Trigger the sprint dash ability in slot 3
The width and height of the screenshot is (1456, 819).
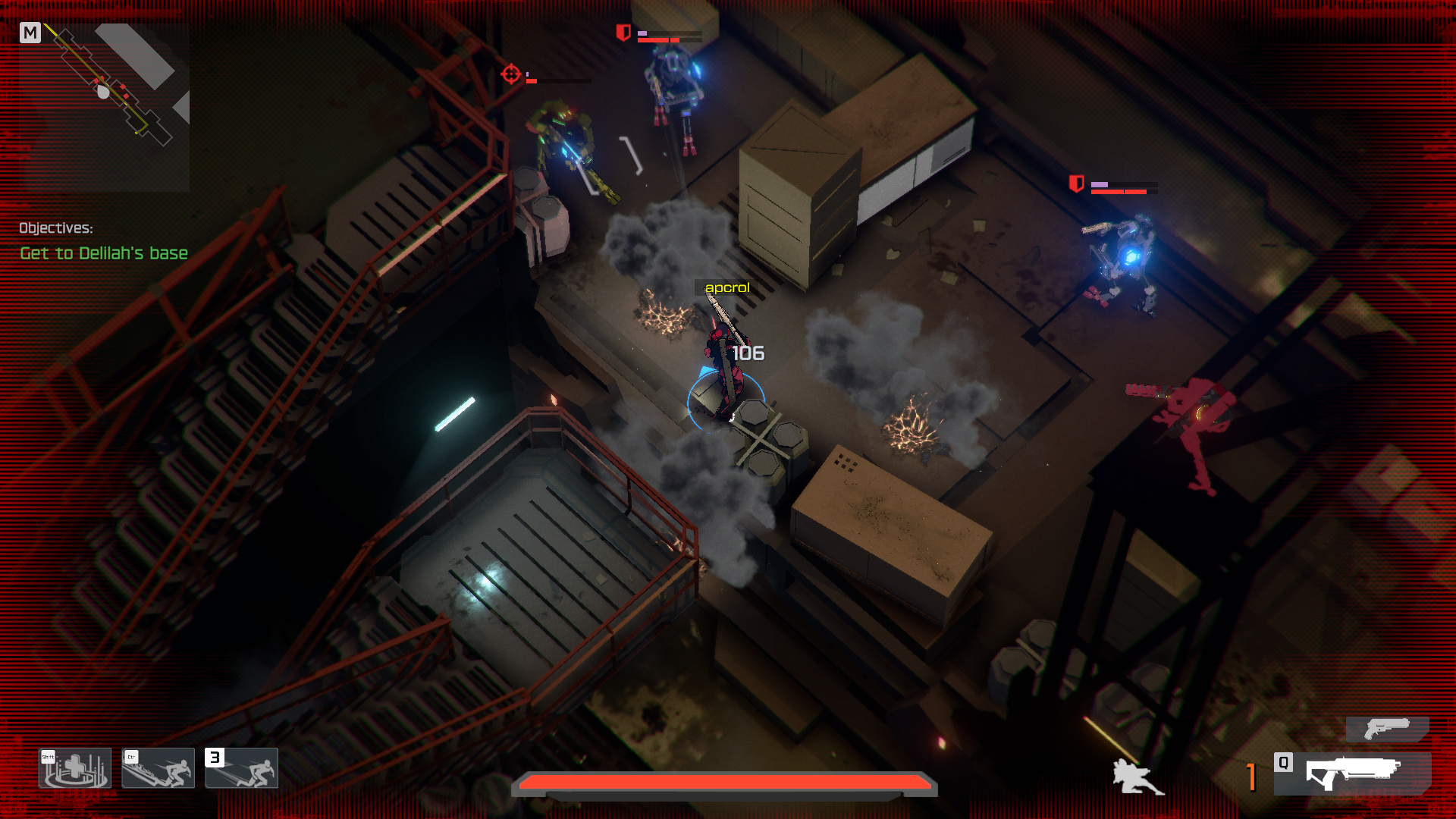242,768
